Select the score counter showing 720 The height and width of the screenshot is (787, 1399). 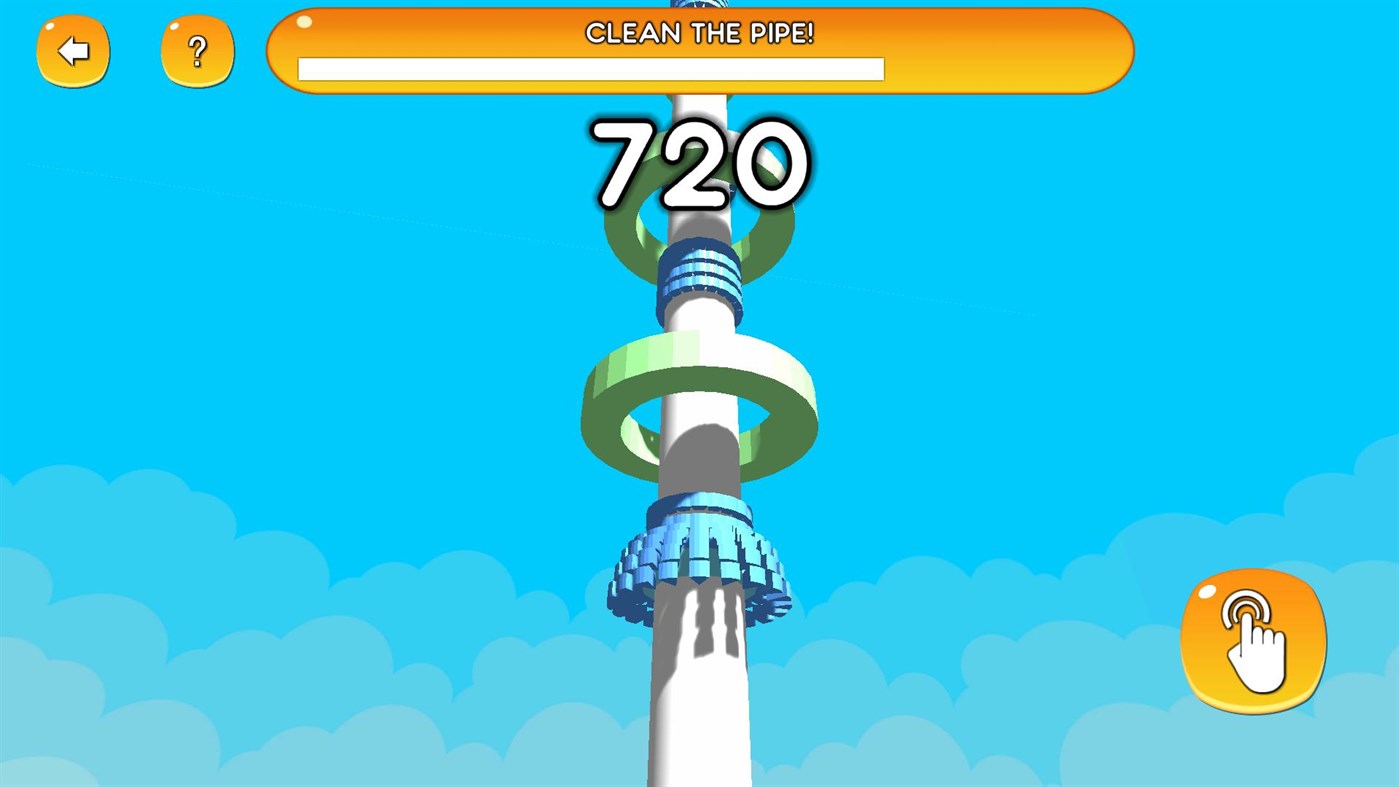[699, 165]
